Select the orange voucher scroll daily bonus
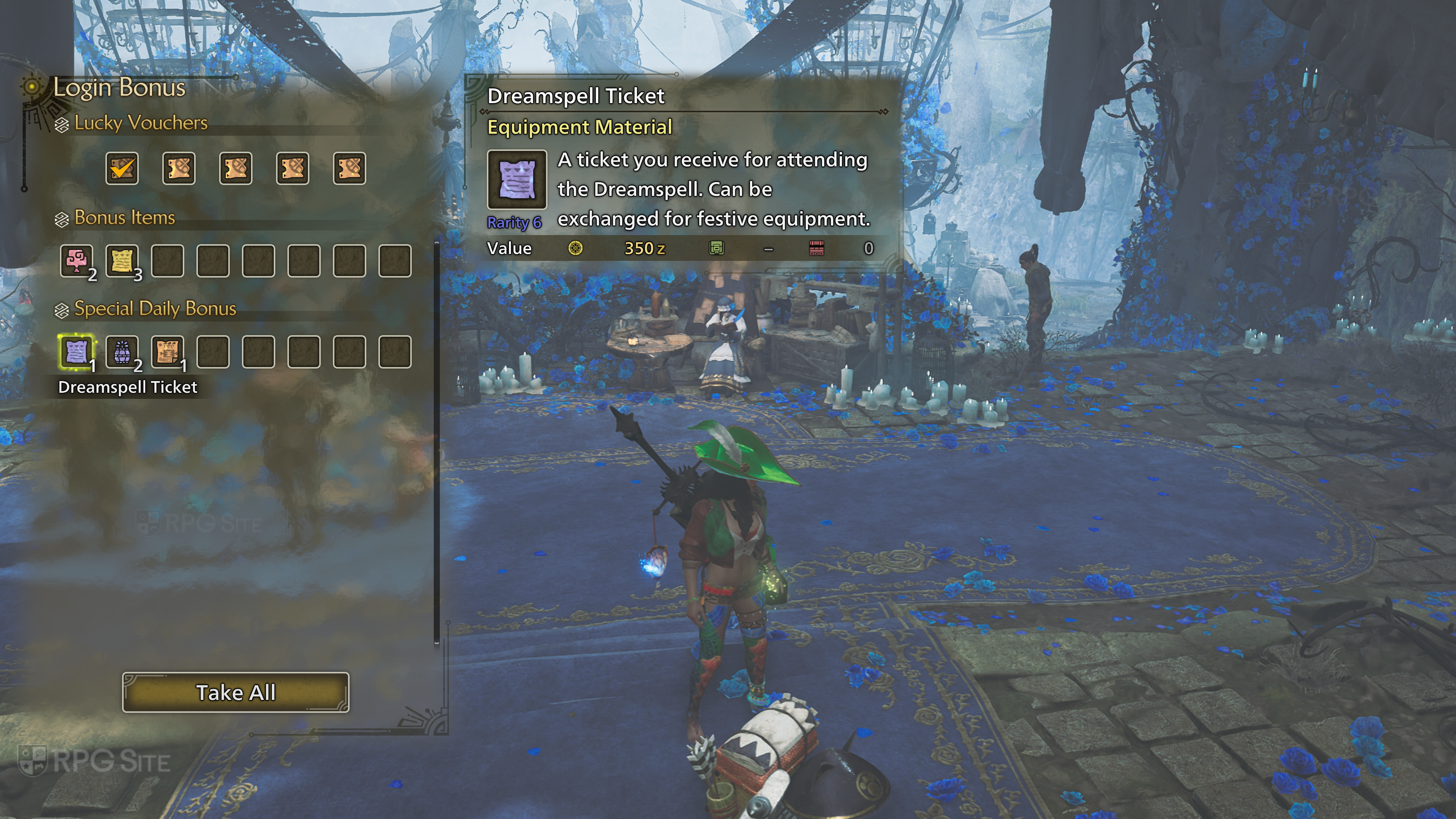Viewport: 1456px width, 819px height. pyautogui.click(x=167, y=351)
